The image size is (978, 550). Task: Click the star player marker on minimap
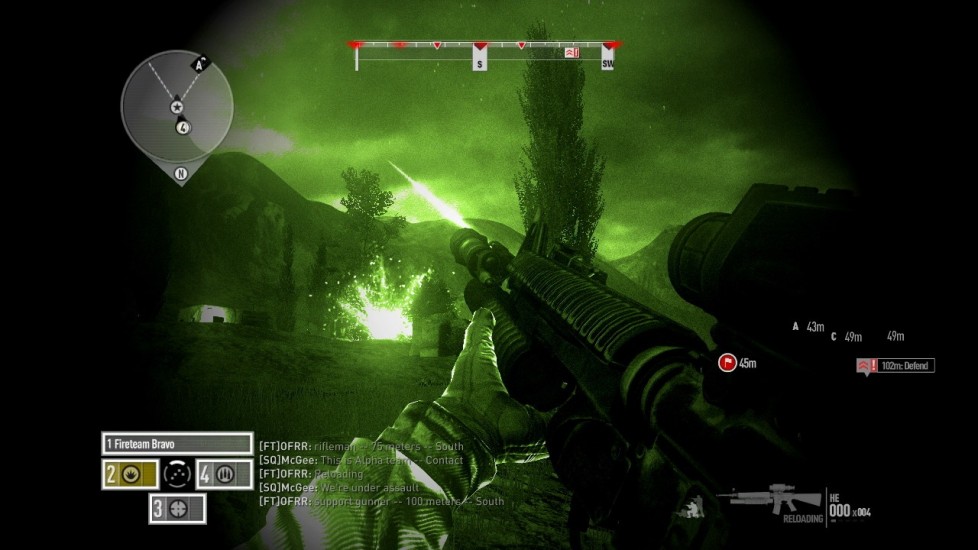[x=177, y=106]
